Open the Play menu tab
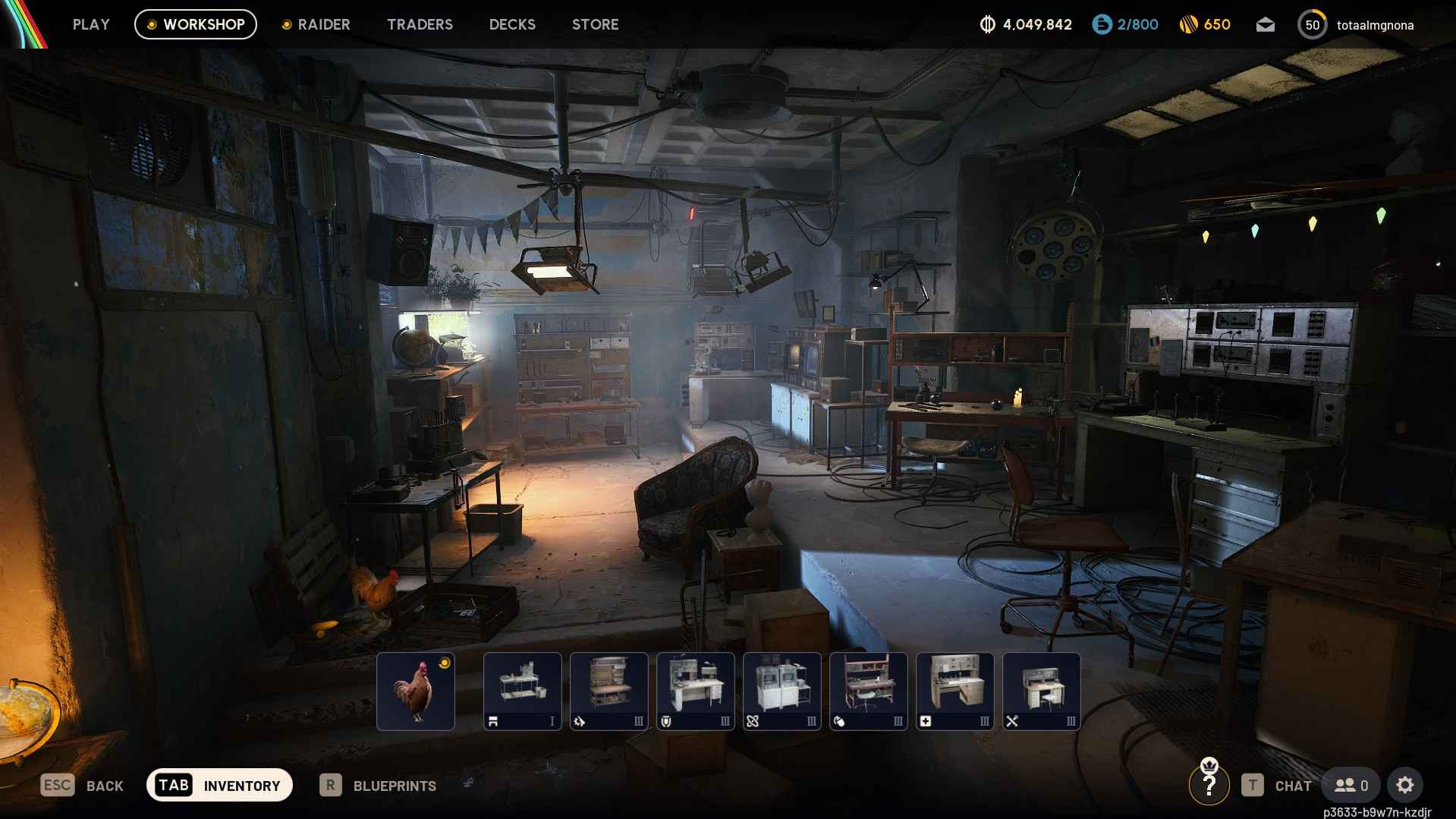This screenshot has height=819, width=1456. point(91,24)
